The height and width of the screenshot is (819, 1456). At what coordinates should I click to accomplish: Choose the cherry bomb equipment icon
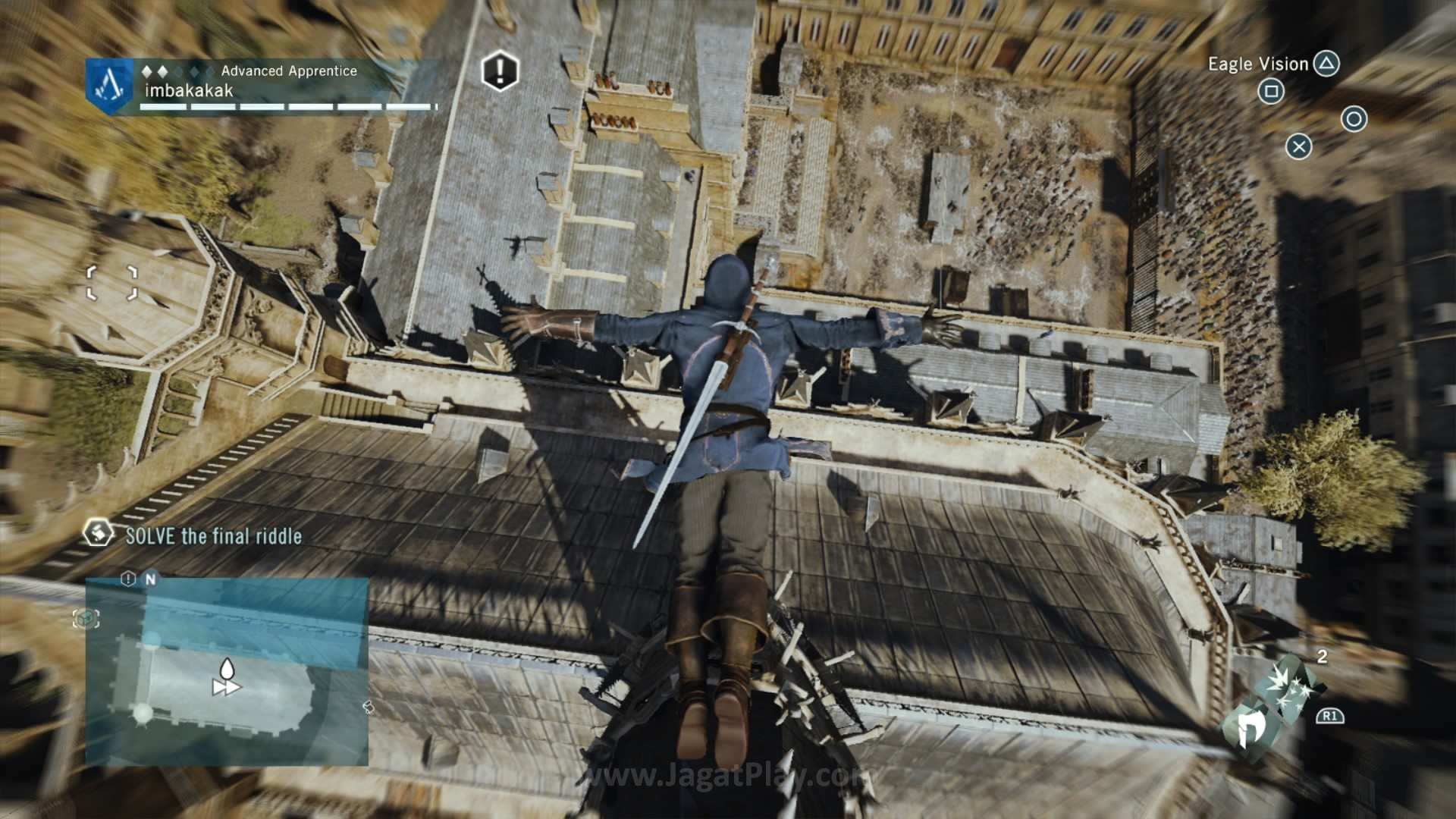[x=1289, y=687]
